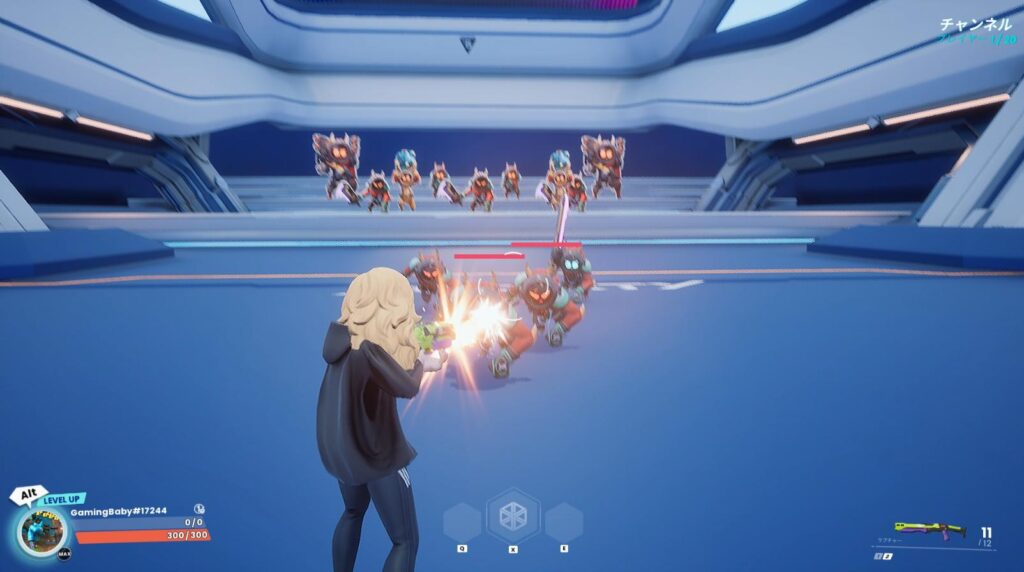This screenshot has height=572, width=1024.
Task: Open the LEVEL UP notification badge
Action: click(x=62, y=498)
